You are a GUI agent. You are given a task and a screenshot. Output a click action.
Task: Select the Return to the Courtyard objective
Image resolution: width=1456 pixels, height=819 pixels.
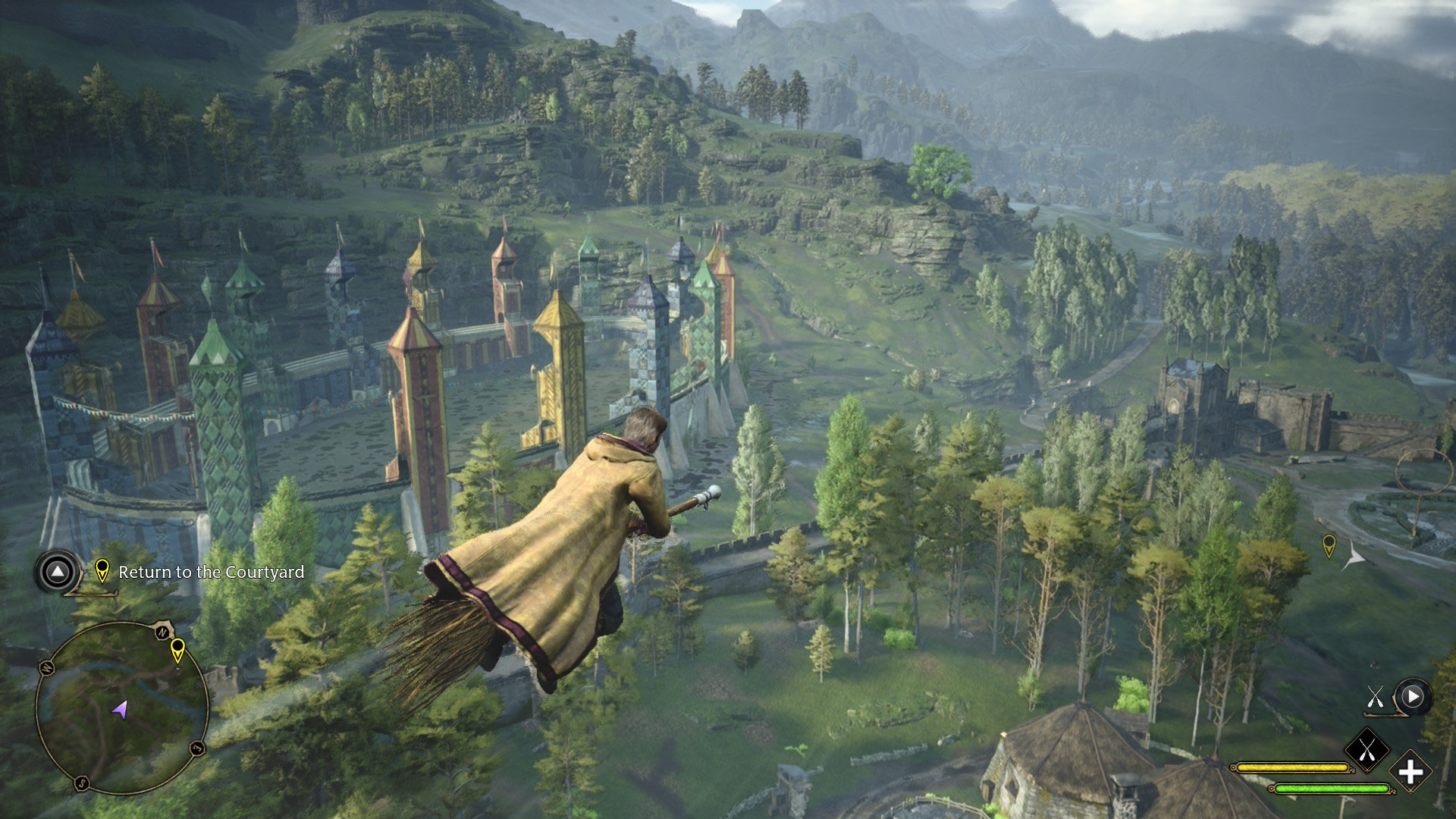click(211, 572)
